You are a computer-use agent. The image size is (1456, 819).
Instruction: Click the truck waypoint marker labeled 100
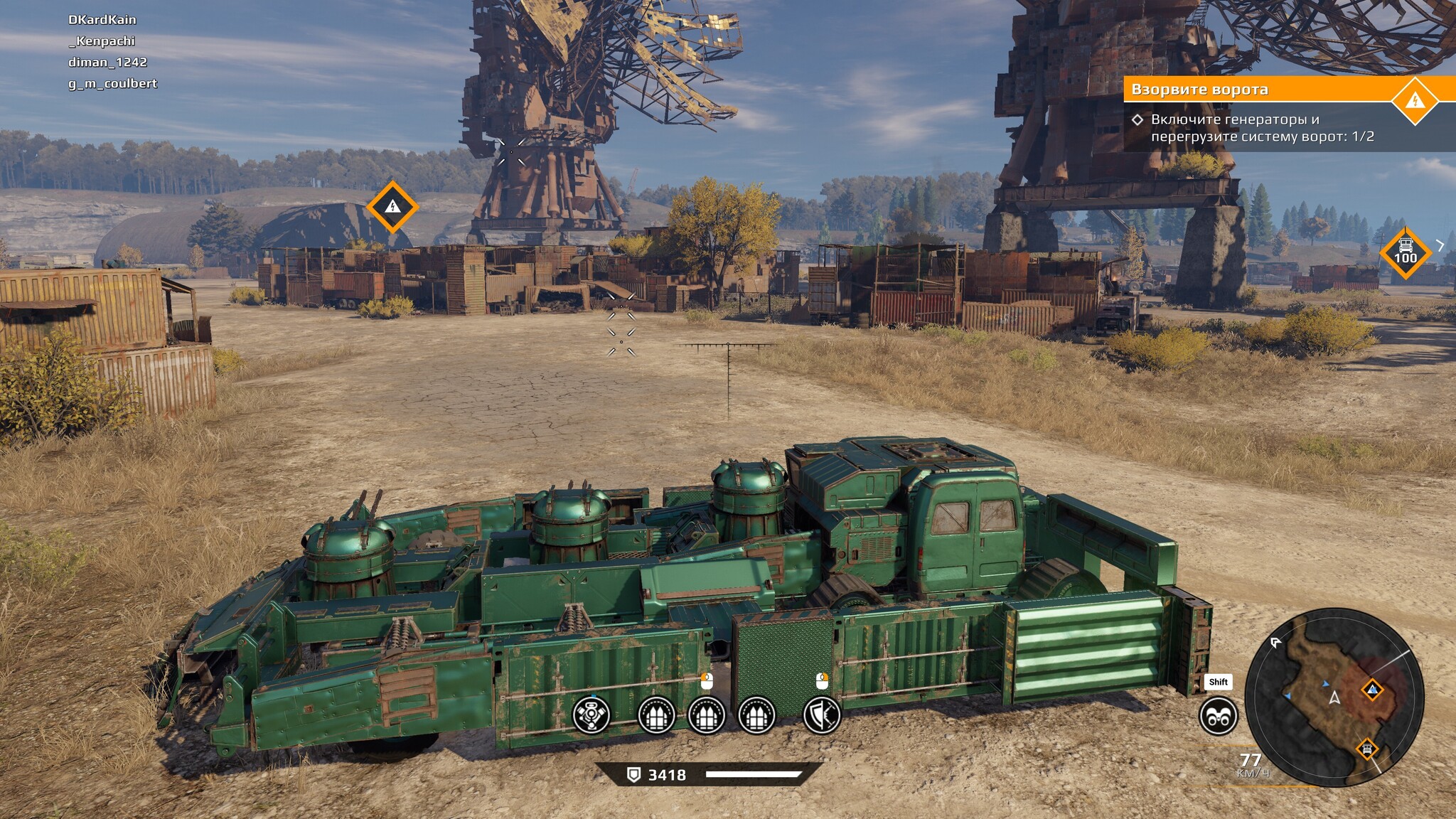pyautogui.click(x=1405, y=252)
